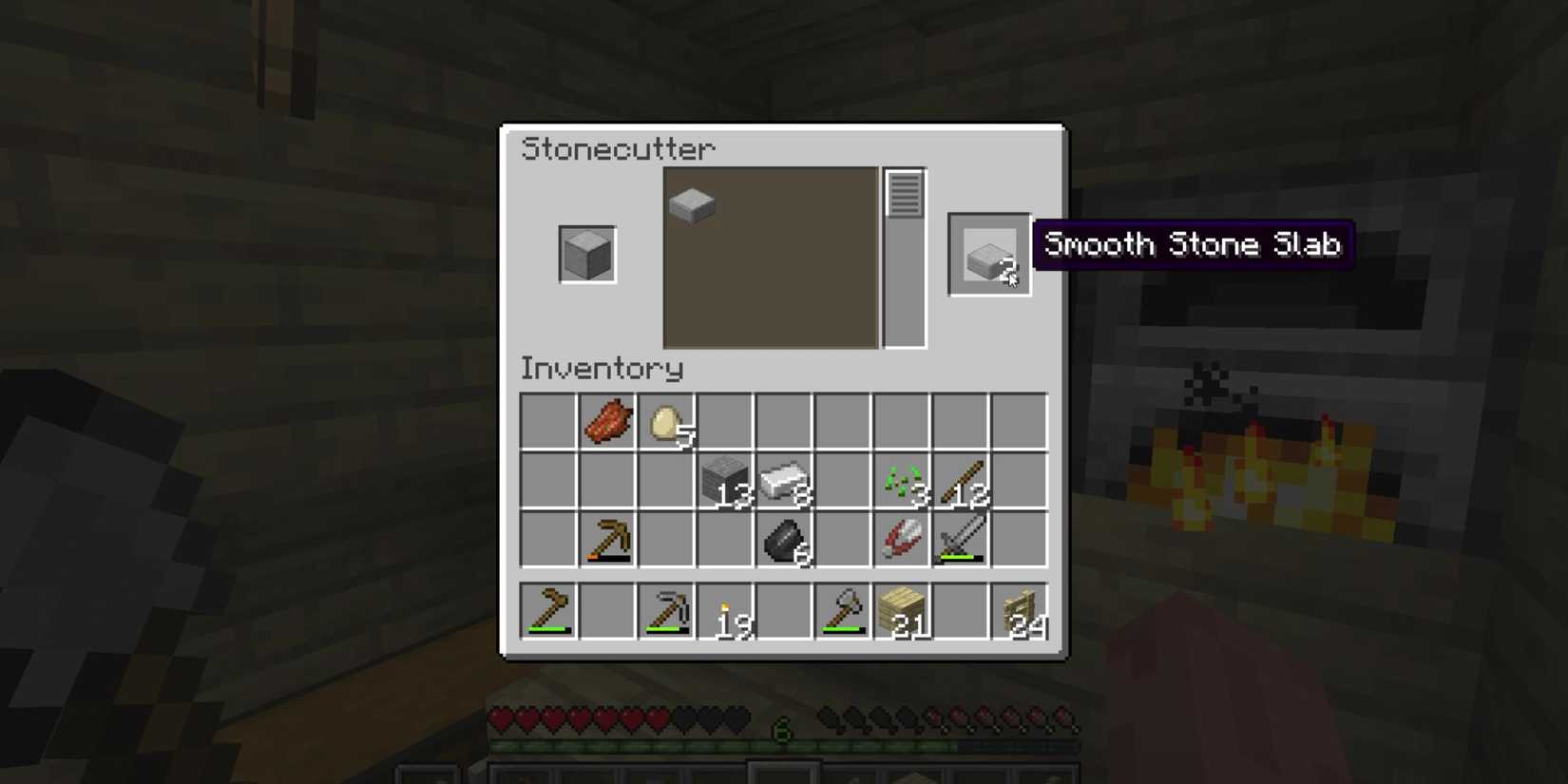Screen dimensions: 1568x784
Task: Select the 6 charcoal pieces
Action: 784,539
